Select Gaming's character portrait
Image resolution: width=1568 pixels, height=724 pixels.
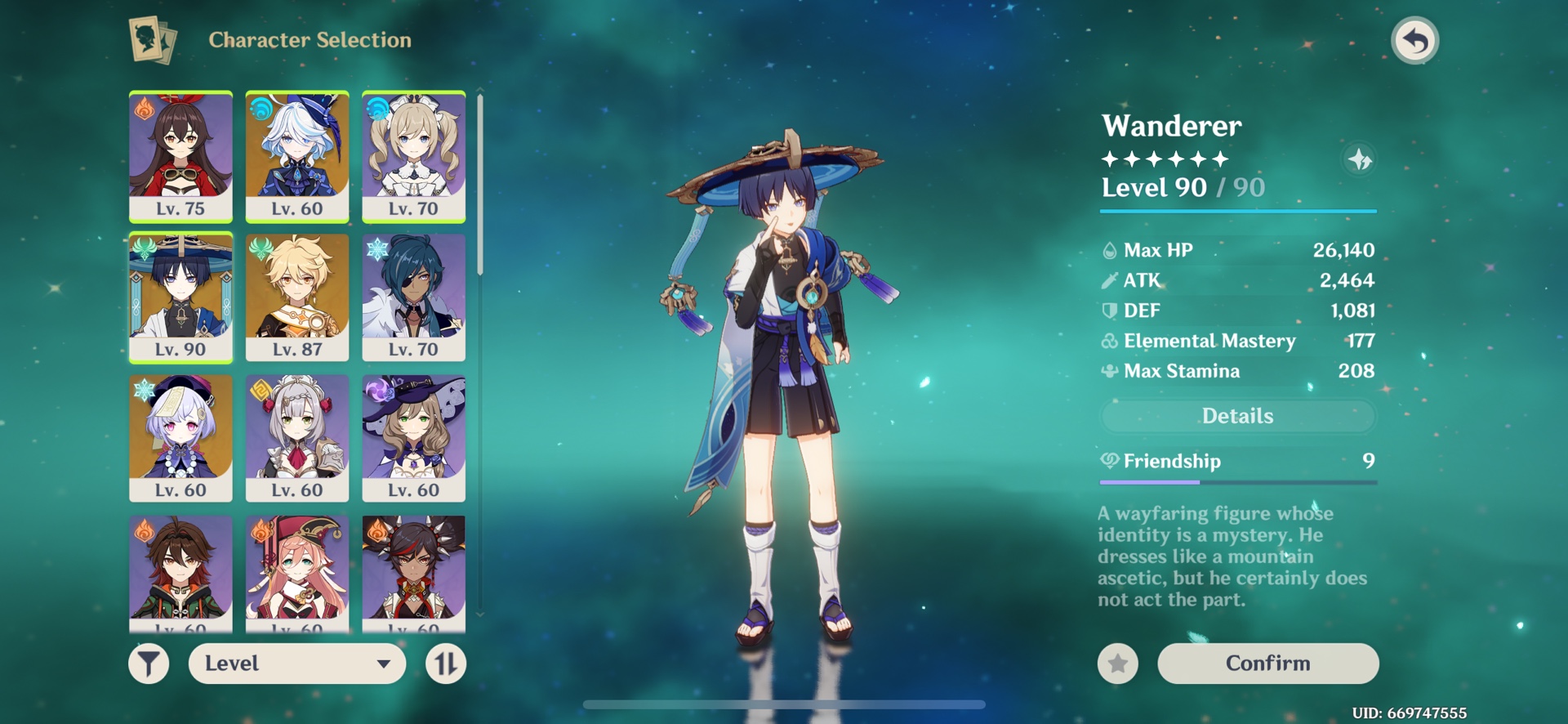[x=180, y=572]
